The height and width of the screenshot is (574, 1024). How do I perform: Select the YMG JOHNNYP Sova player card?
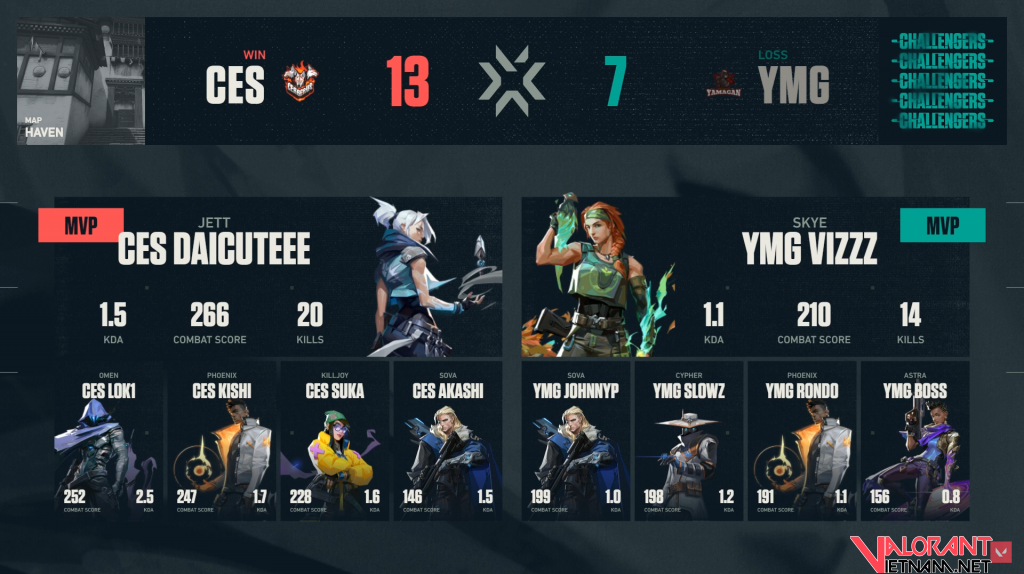(576, 442)
